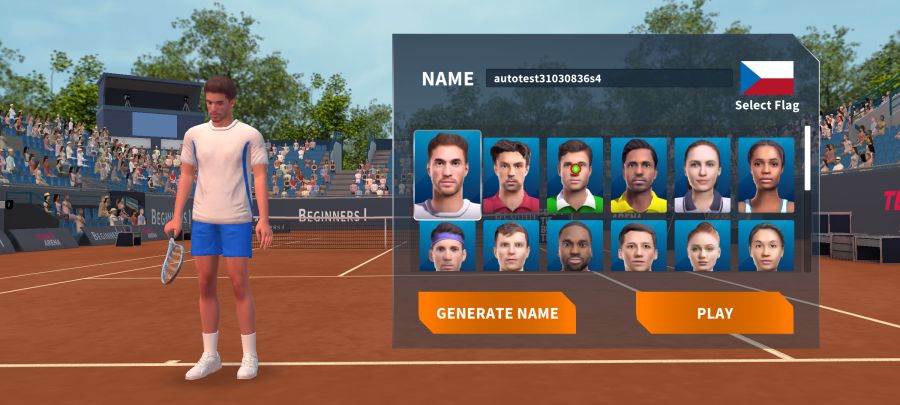Screen dimensions: 900x405
Task: Choose the avatar in the red shirt
Action: tap(511, 176)
